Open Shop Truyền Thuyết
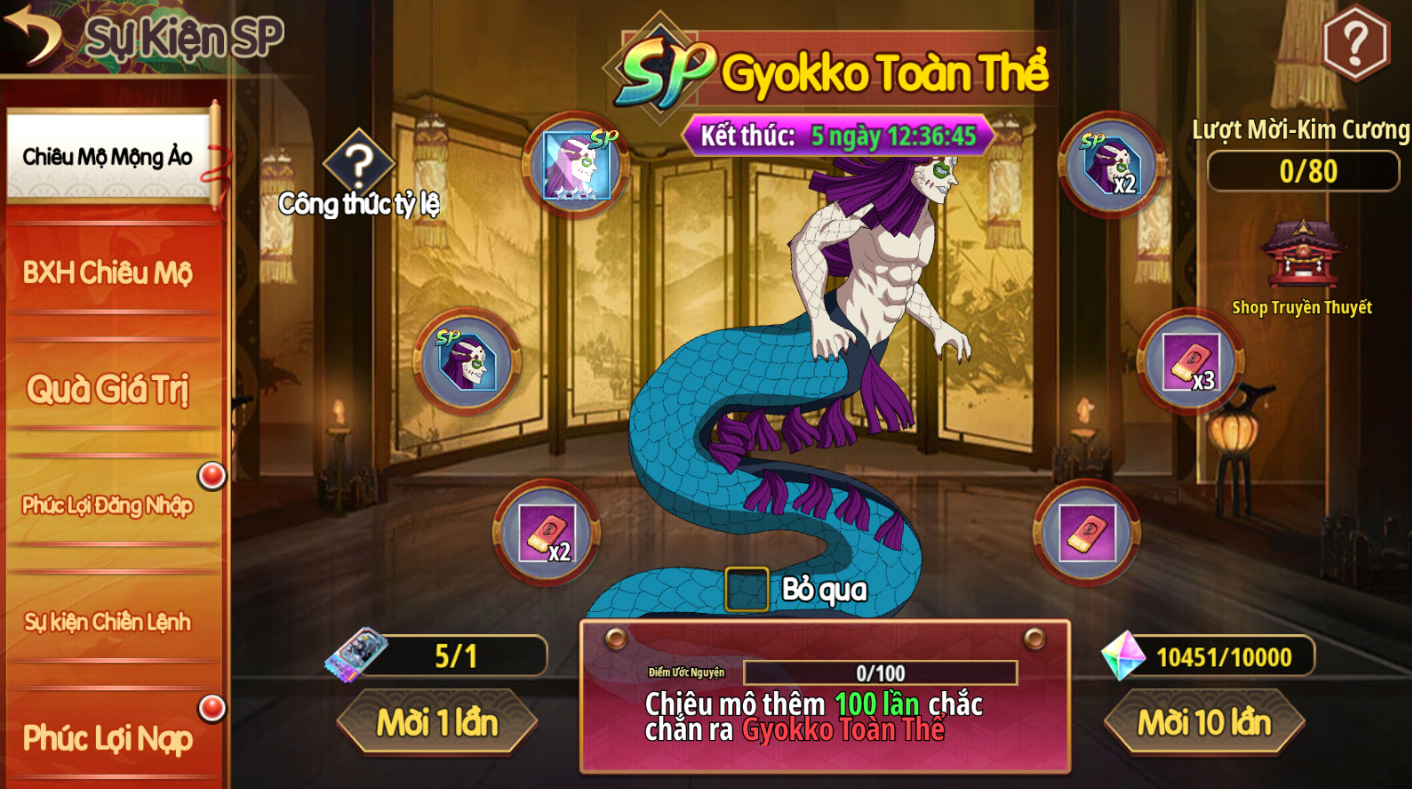The height and width of the screenshot is (789, 1412). [1302, 260]
